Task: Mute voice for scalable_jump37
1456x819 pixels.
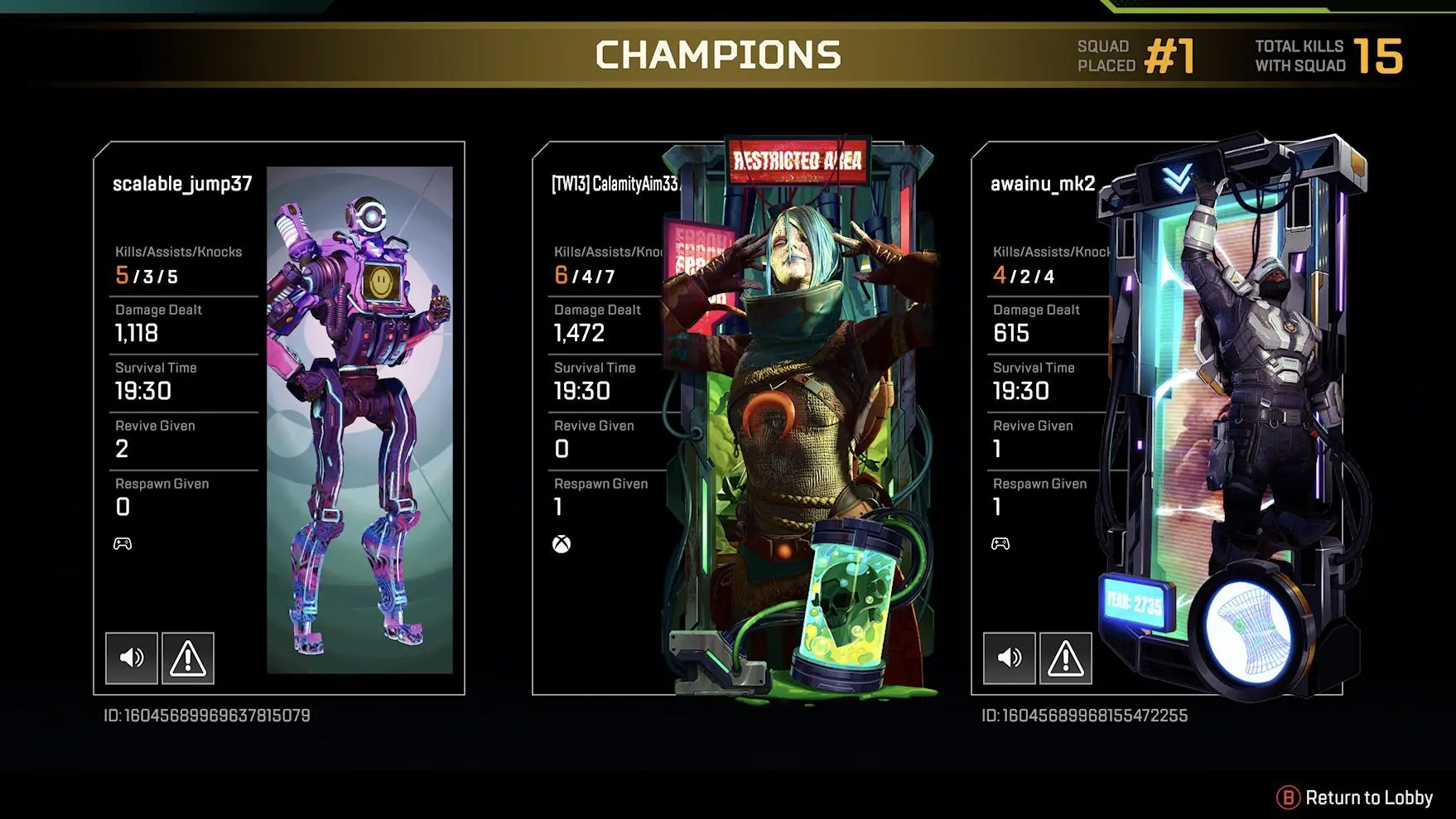Action: (x=132, y=658)
